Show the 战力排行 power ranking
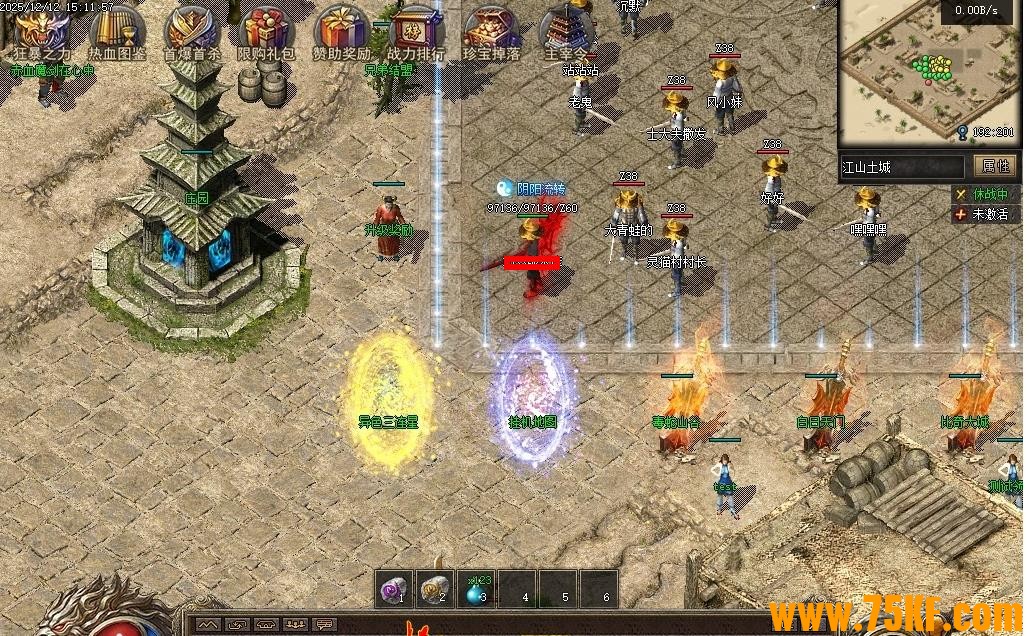 (417, 30)
